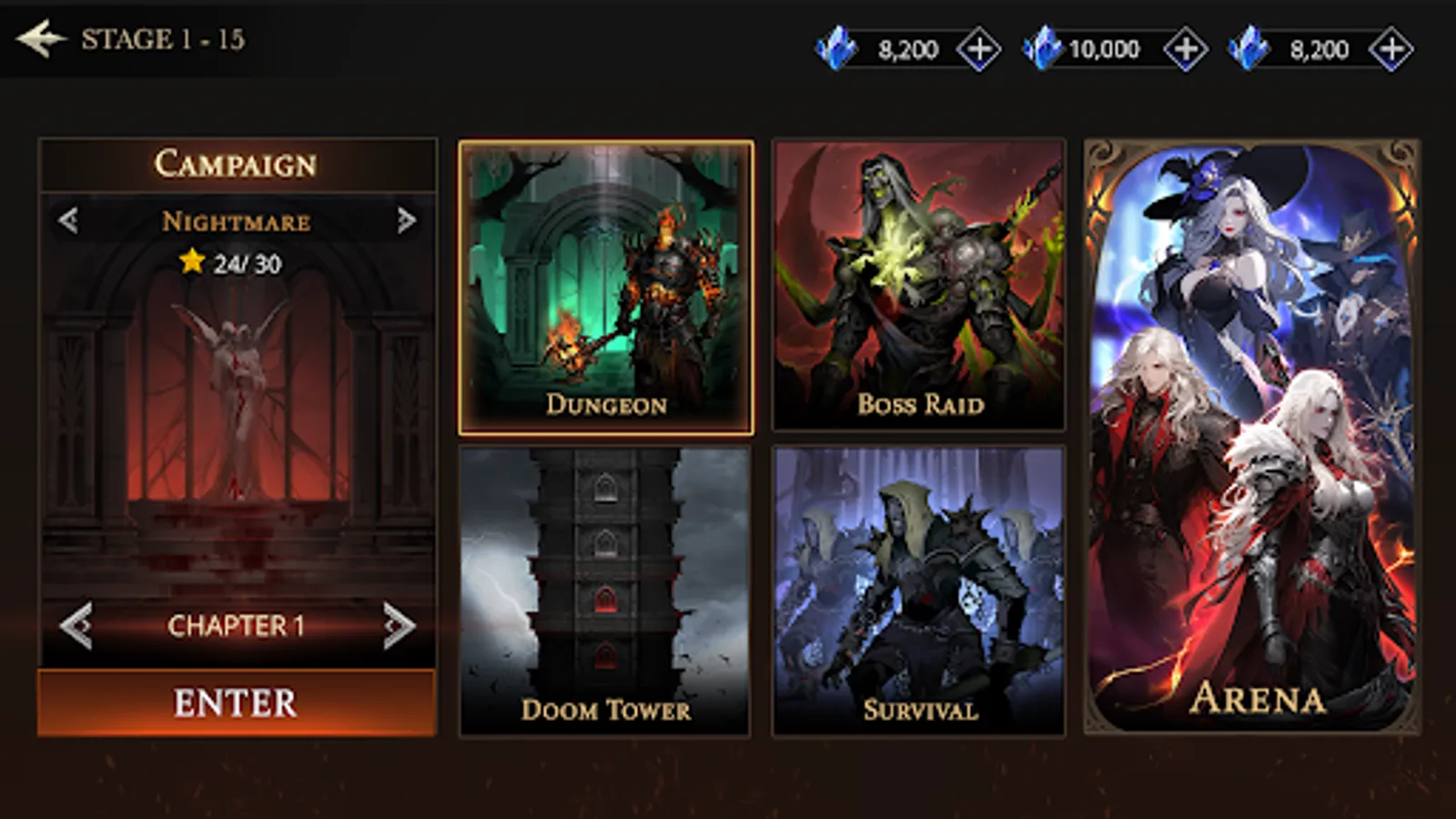Viewport: 1456px width, 819px height.
Task: Go to the previous difficulty before Nightmare
Action: [66, 220]
